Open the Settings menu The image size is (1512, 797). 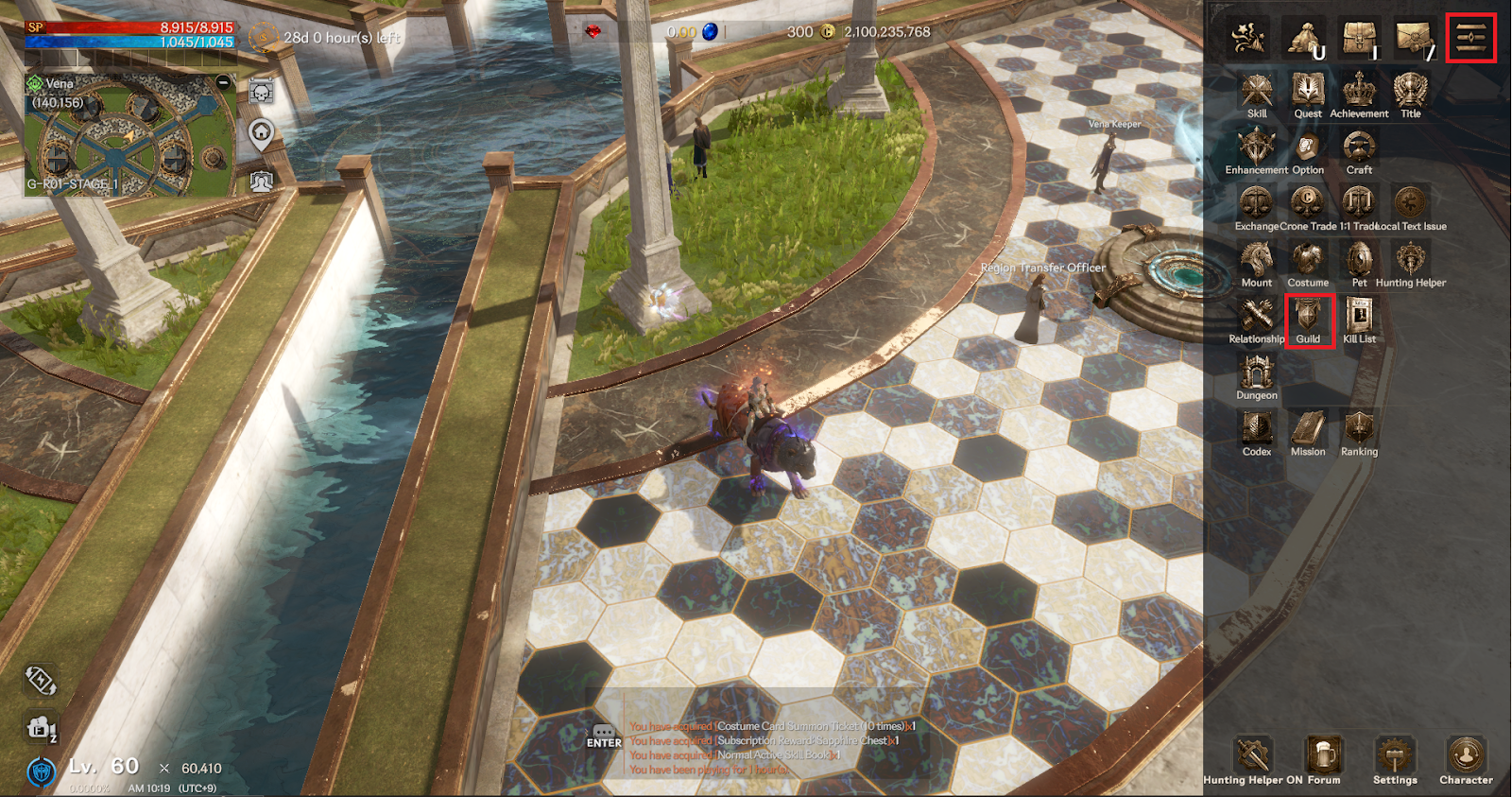[1395, 759]
